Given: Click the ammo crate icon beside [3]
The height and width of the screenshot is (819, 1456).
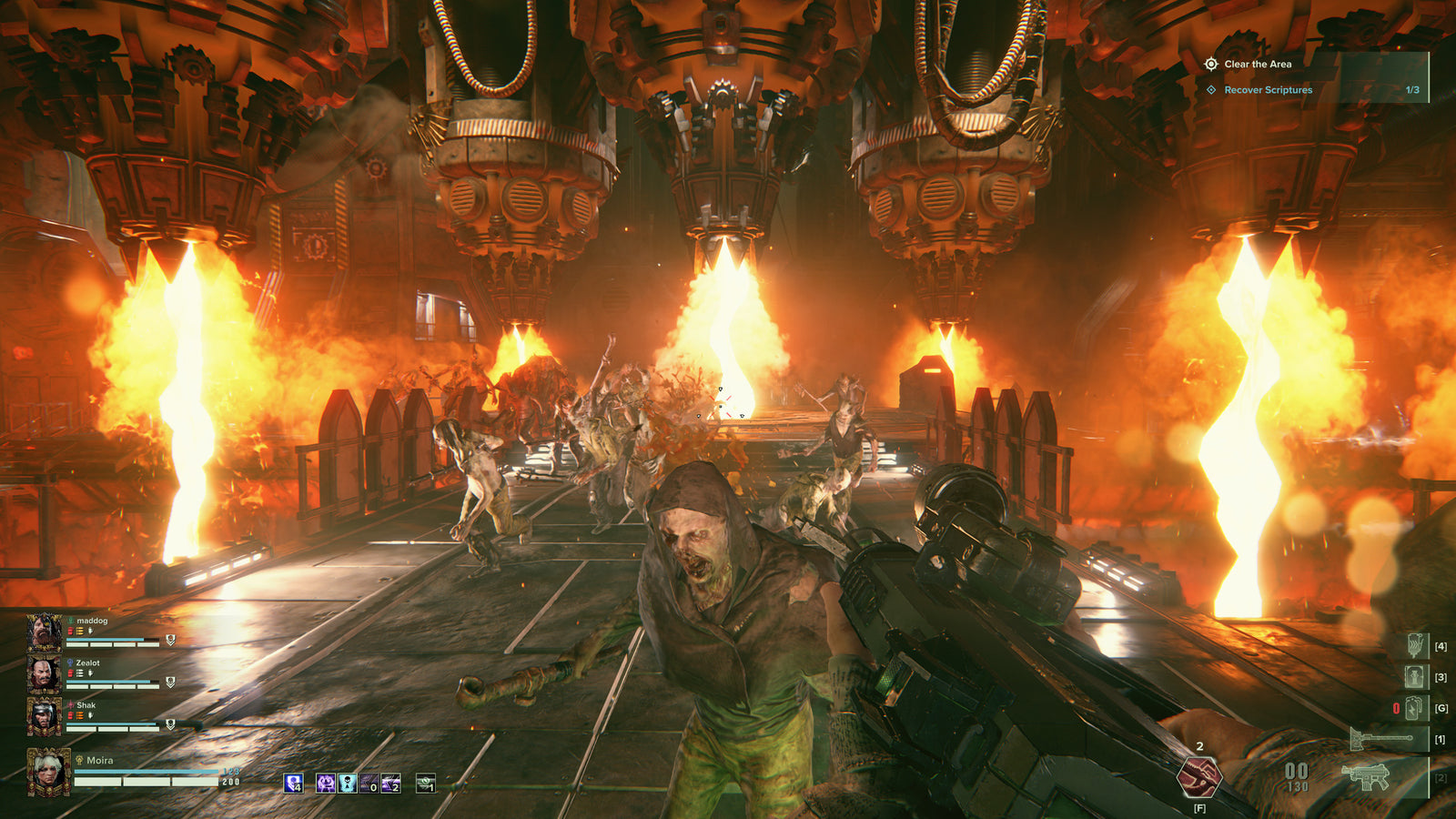Looking at the screenshot, I should [x=1413, y=676].
